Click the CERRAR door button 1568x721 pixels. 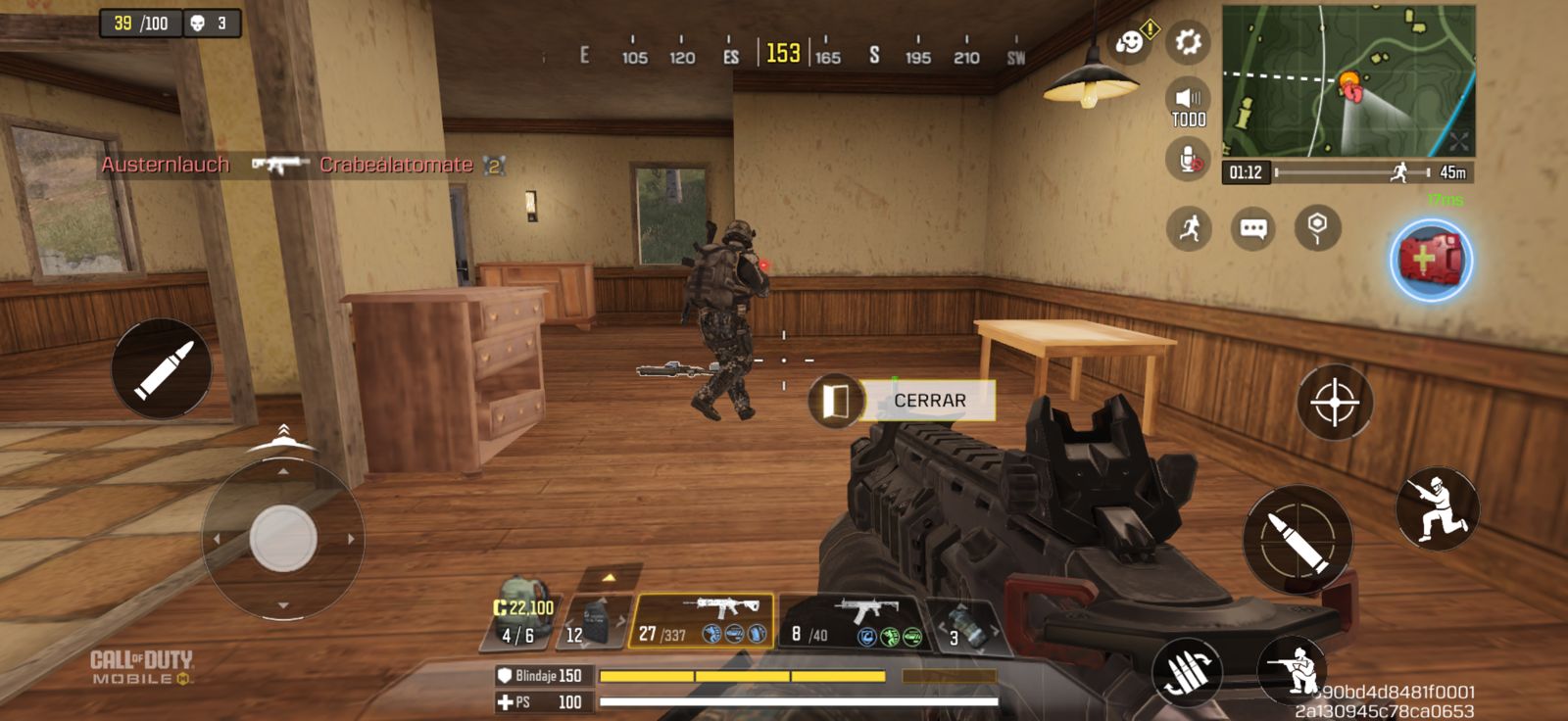928,401
